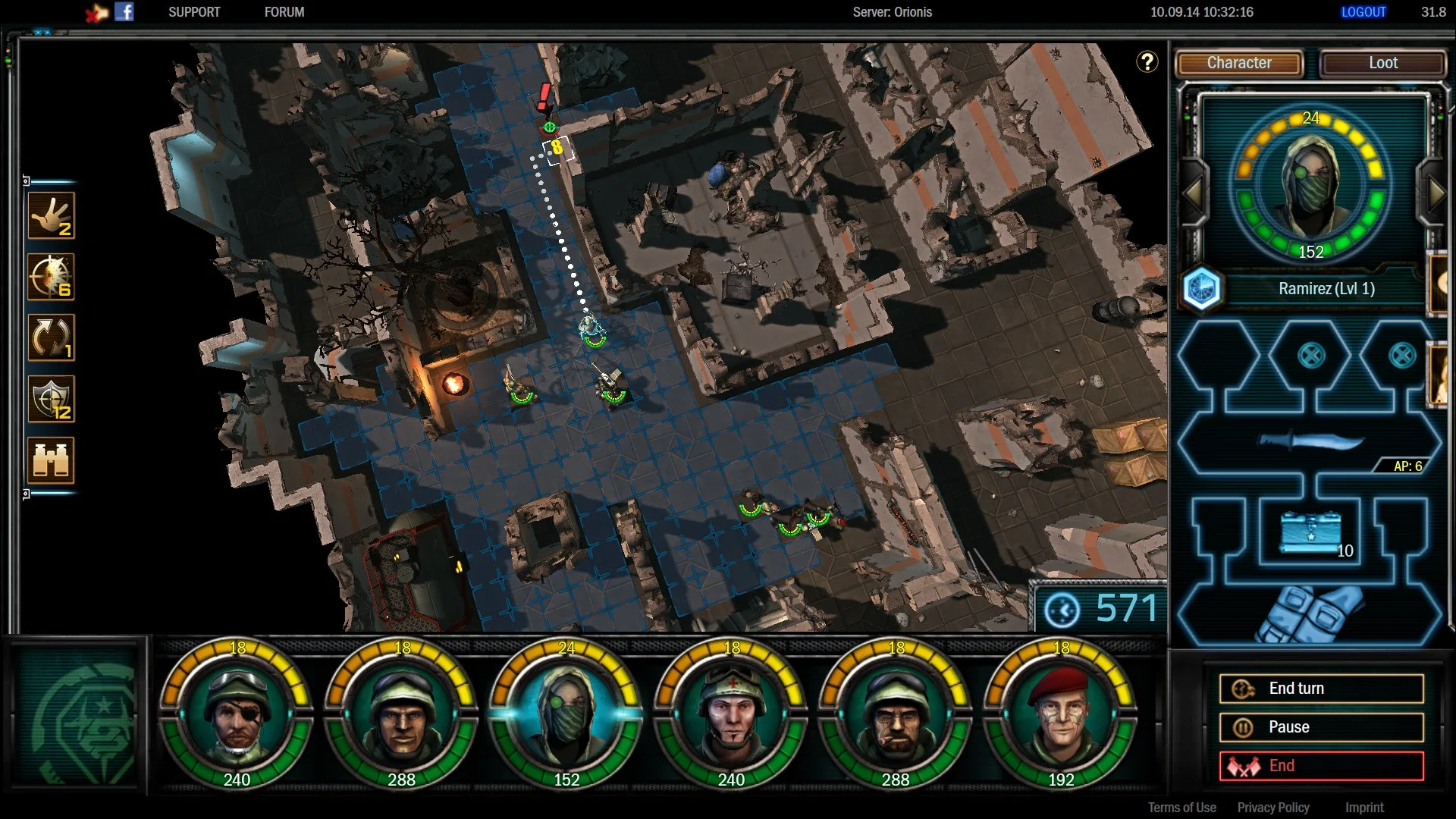The width and height of the screenshot is (1456, 819).
Task: Click the Facebook icon in the top bar
Action: point(124,11)
